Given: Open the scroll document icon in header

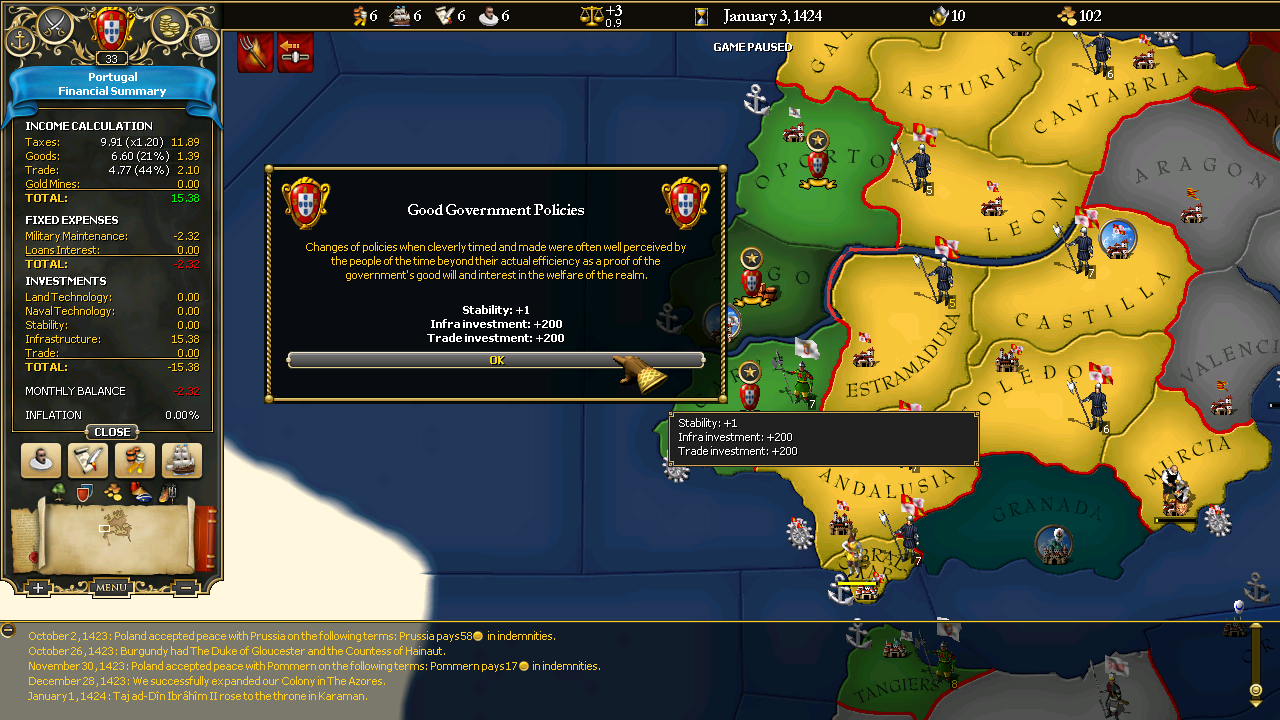Looking at the screenshot, I should click(203, 41).
